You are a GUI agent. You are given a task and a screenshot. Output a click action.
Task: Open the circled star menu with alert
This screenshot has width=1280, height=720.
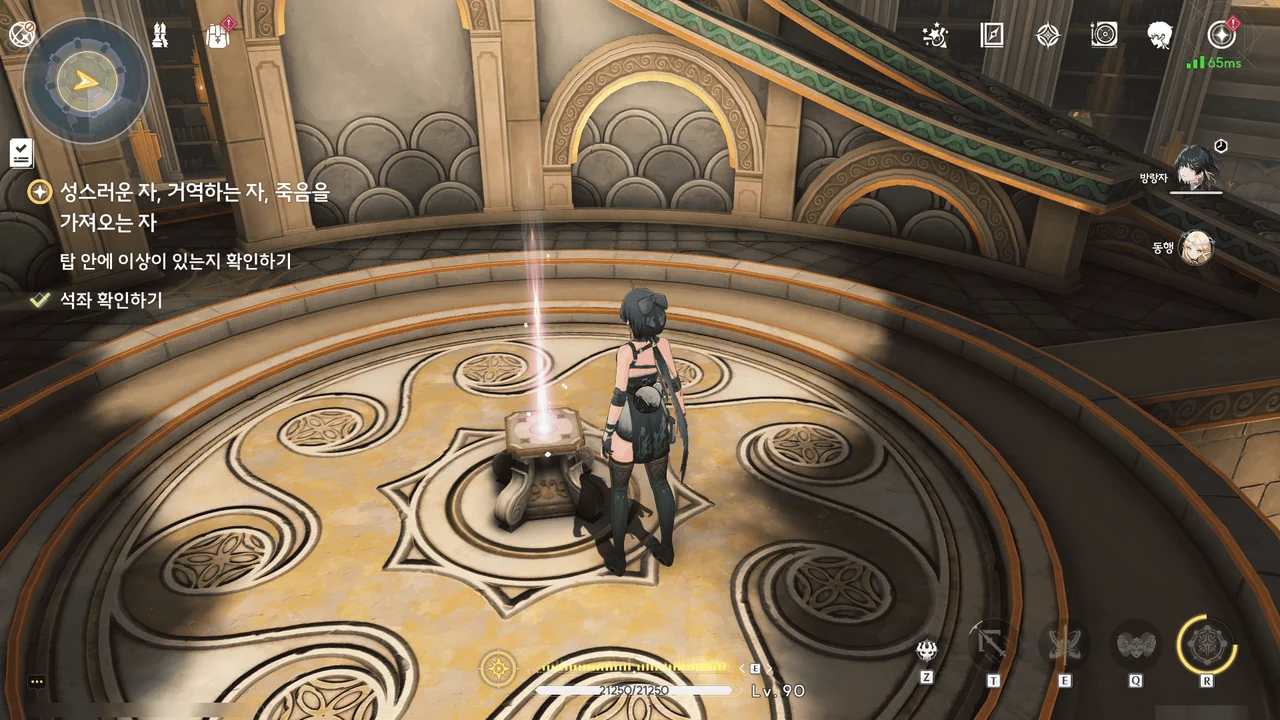[x=1221, y=35]
